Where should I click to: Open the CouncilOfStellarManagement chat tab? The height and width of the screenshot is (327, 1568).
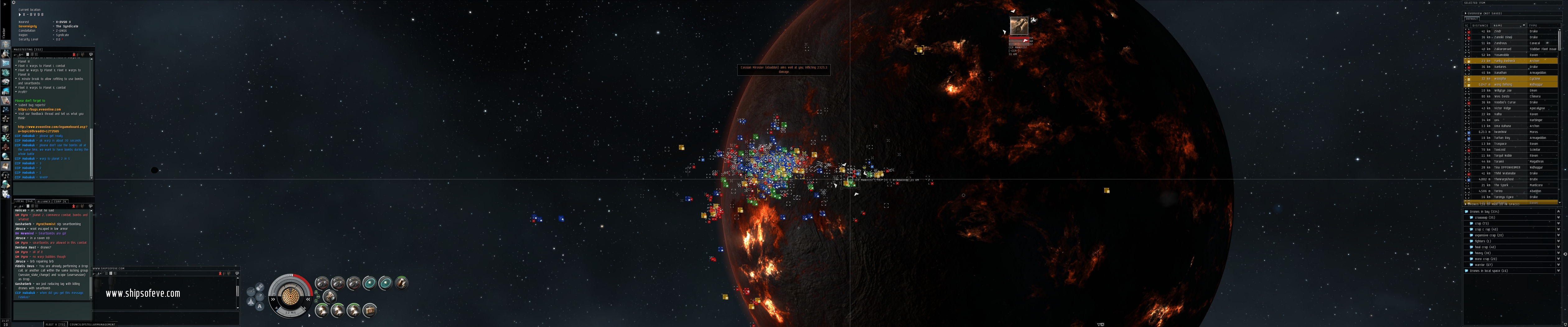click(x=92, y=324)
